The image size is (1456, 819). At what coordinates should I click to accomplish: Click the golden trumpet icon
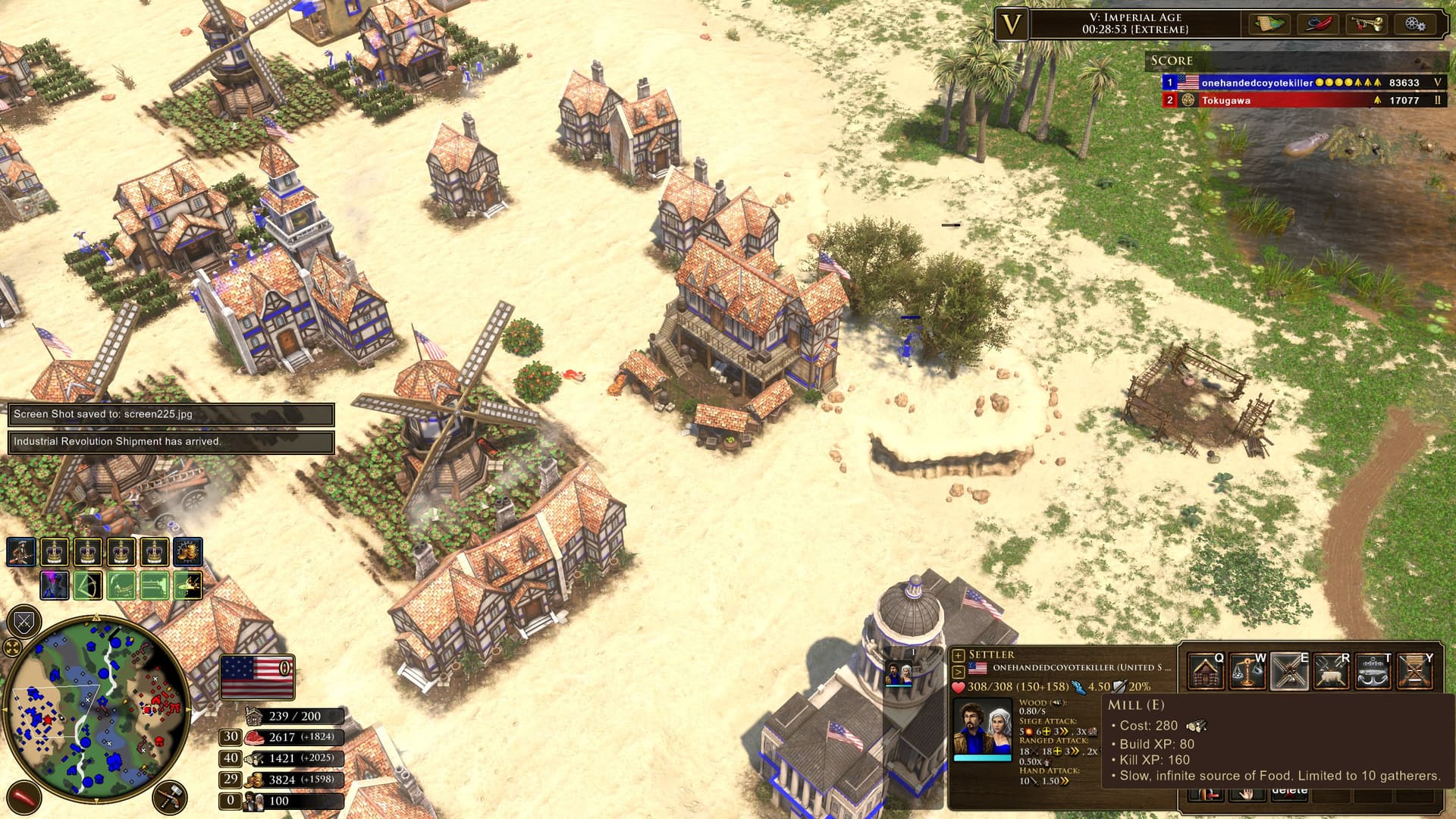(1366, 24)
